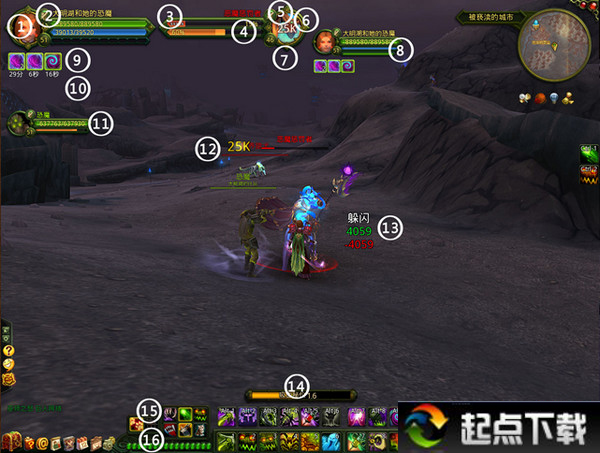Click the yellow question mark side icon
600x453 pixels.
[8, 351]
